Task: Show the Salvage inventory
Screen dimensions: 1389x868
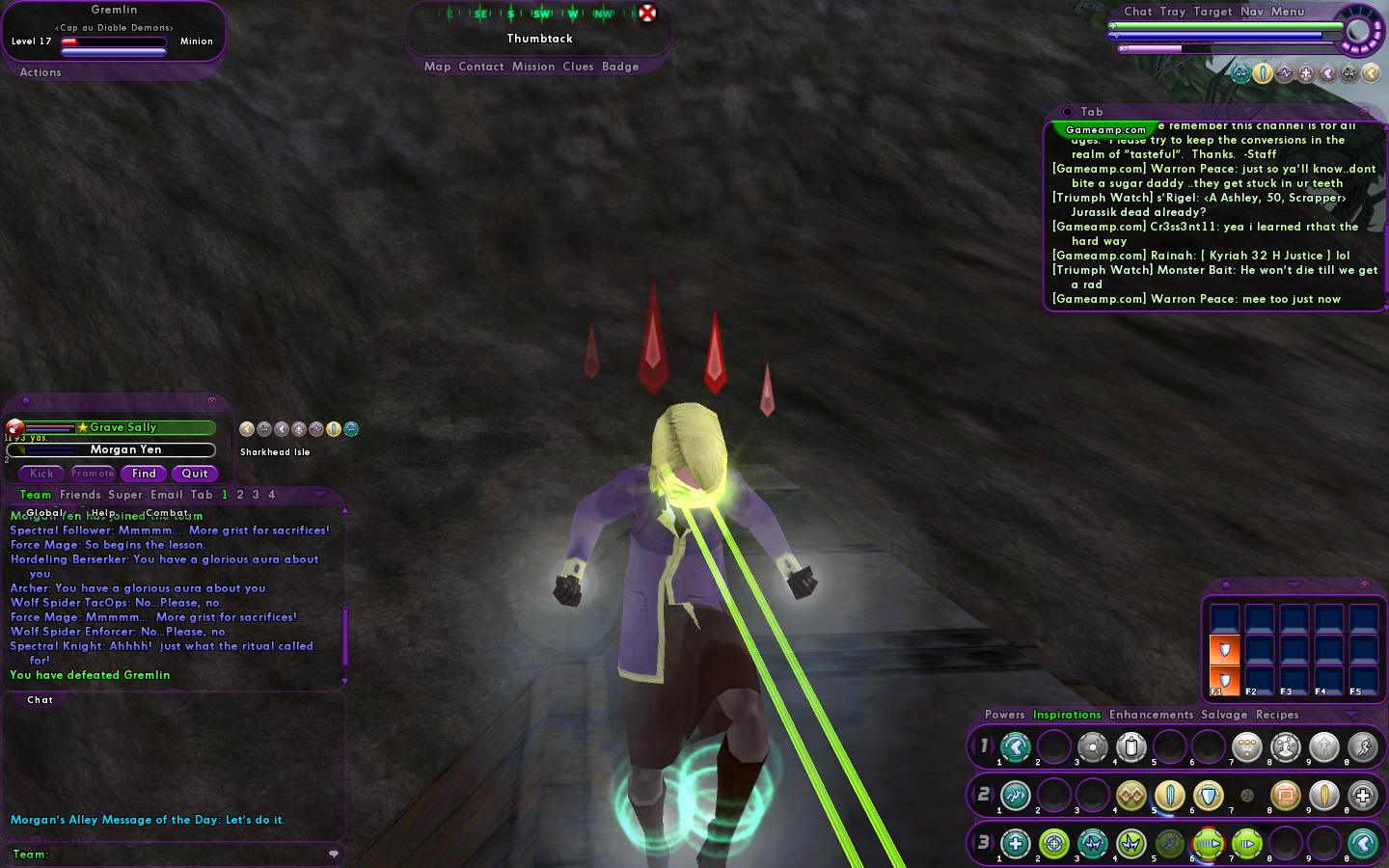Action: pos(1224,715)
